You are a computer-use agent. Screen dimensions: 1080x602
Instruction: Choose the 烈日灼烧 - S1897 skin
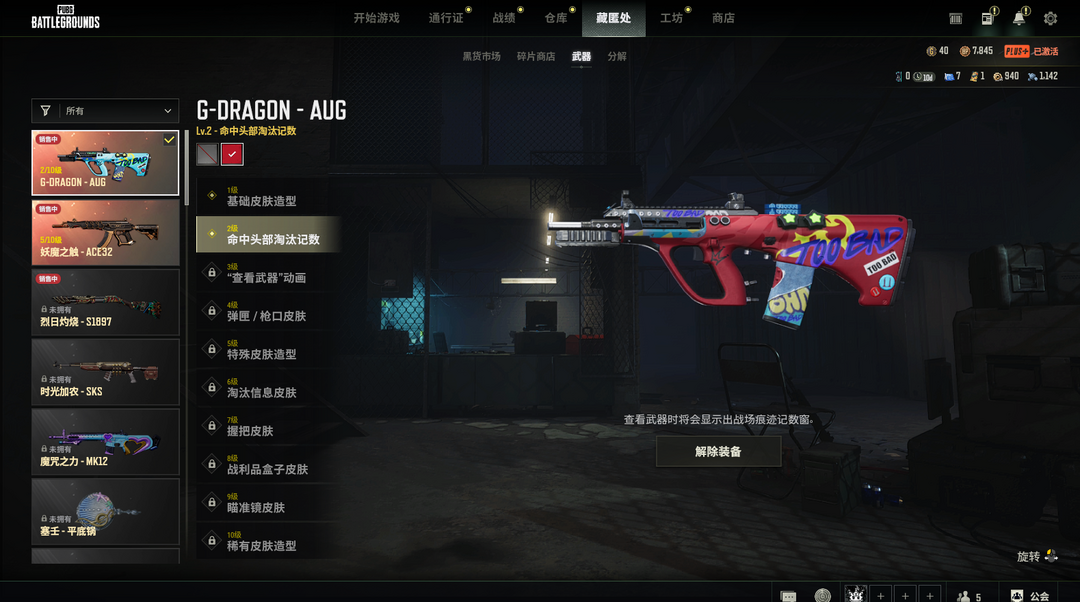pos(105,302)
